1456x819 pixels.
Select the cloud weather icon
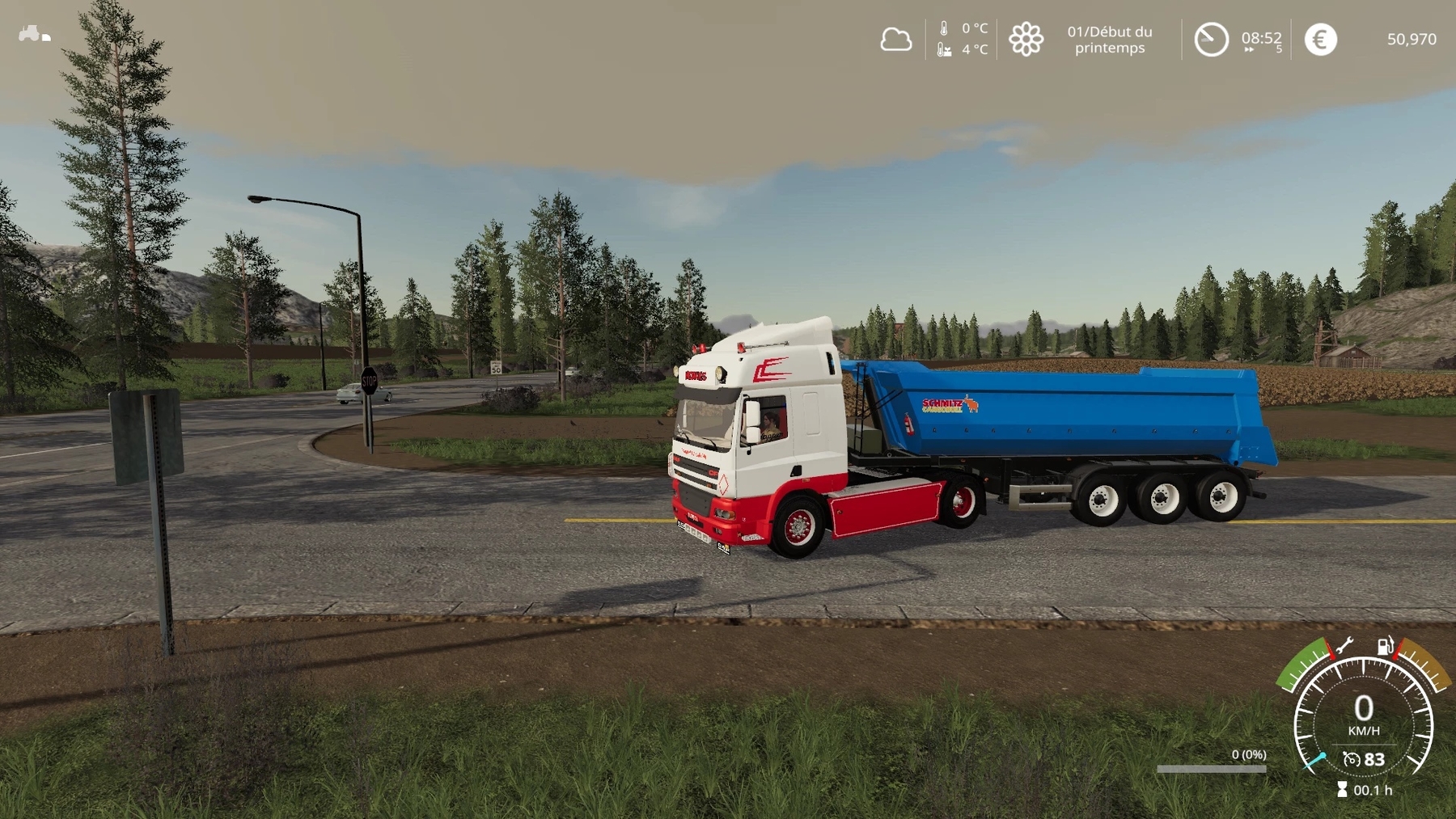[895, 39]
